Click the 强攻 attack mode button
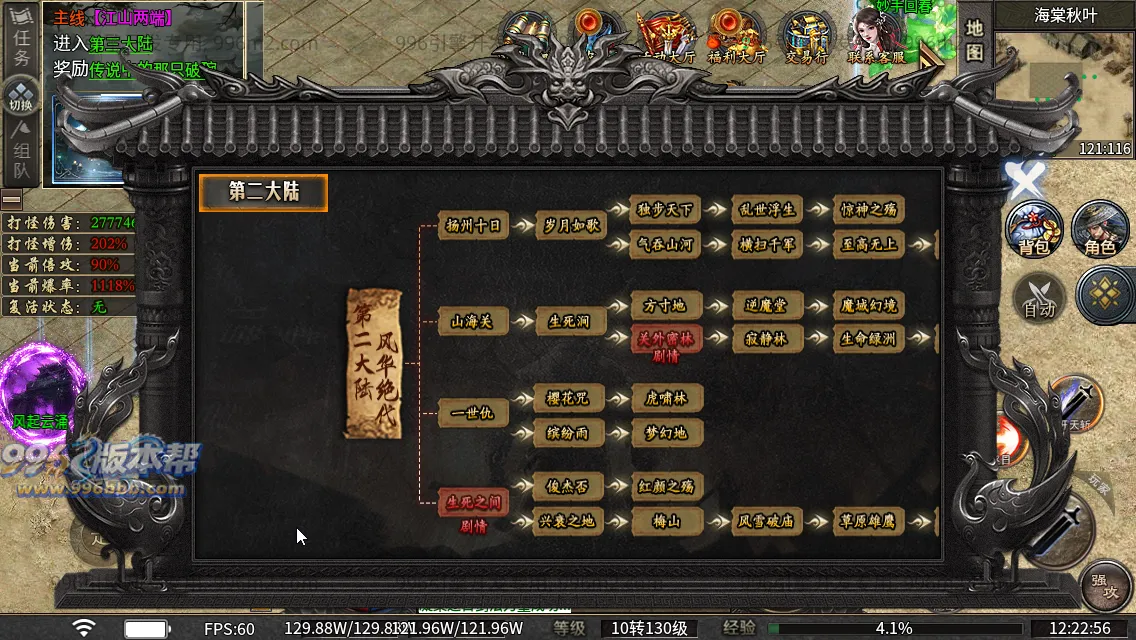Image resolution: width=1136 pixels, height=640 pixels. (1104, 587)
